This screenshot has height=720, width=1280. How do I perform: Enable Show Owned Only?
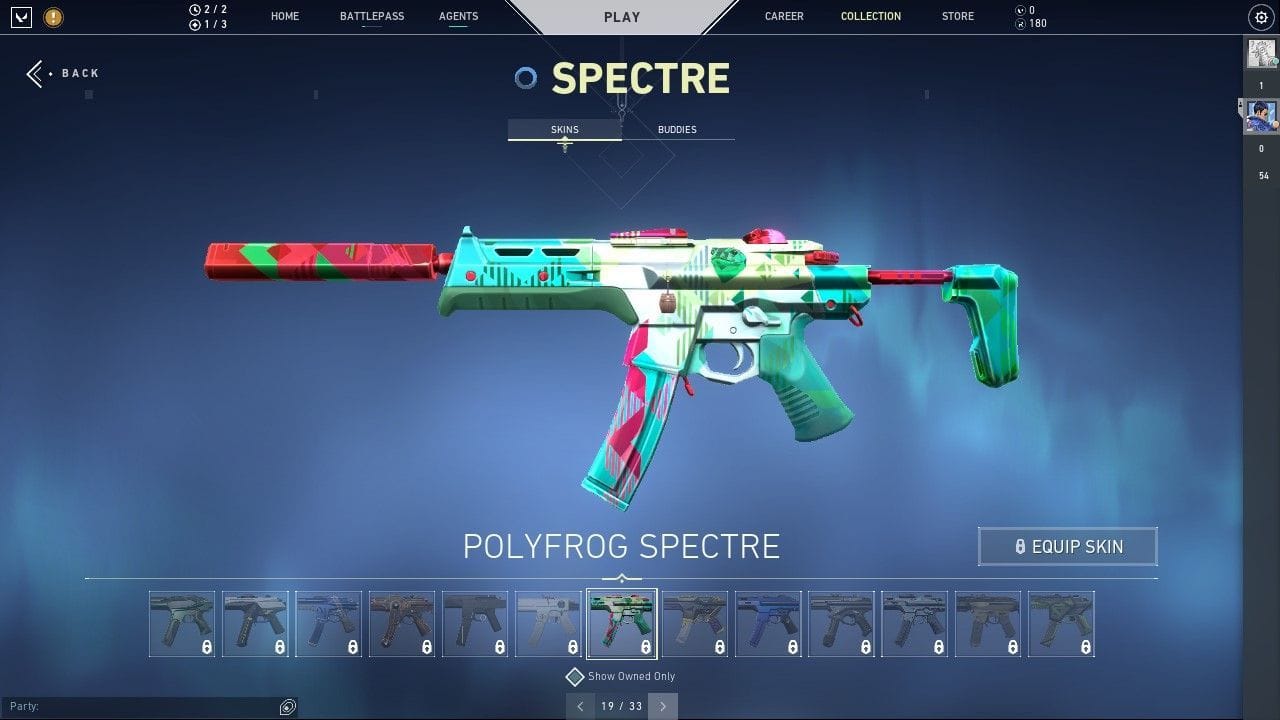point(575,676)
